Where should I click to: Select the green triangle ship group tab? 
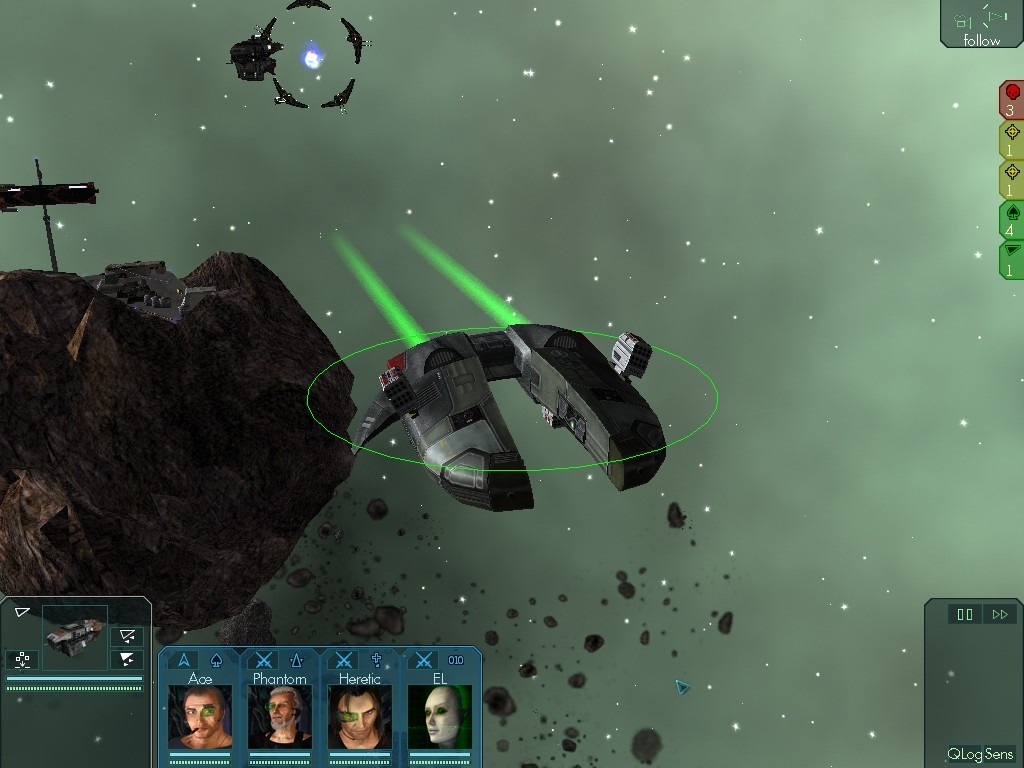(1011, 259)
